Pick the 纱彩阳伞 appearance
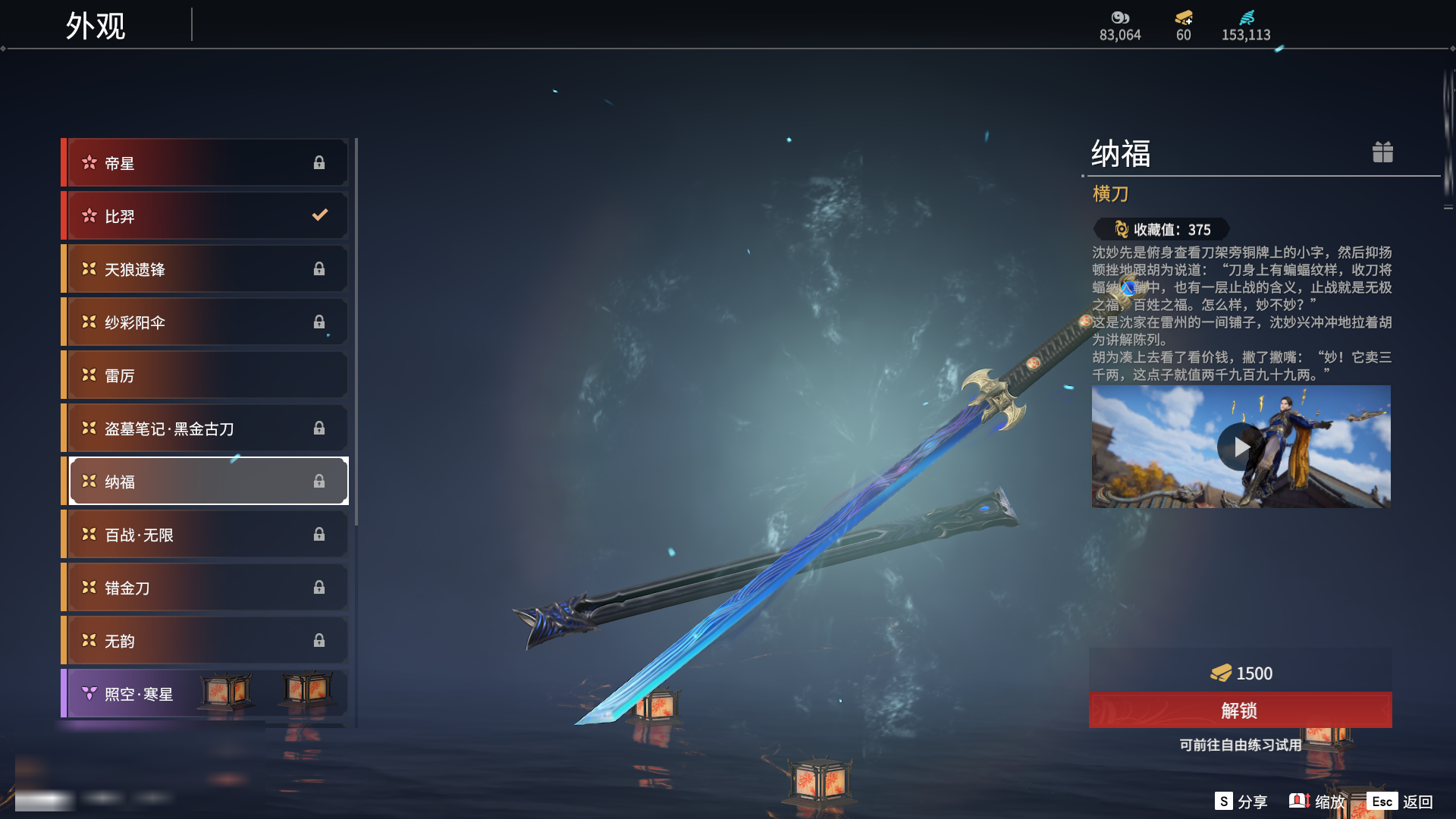Screen dimensions: 1456x819 coord(206,322)
